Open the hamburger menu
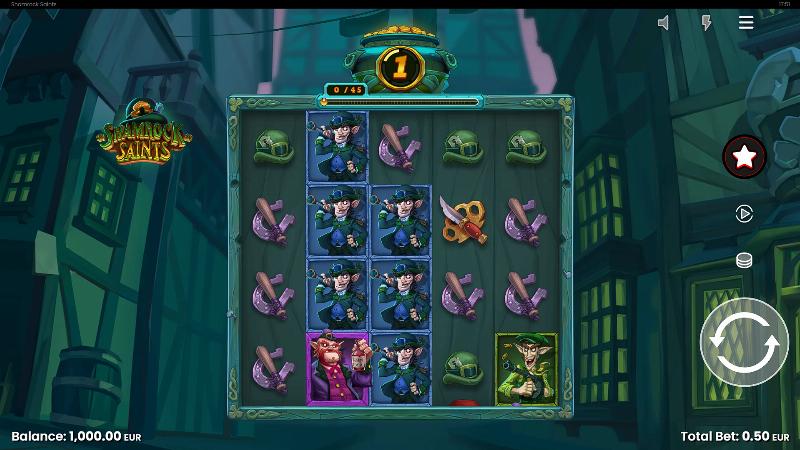The height and width of the screenshot is (450, 800). pyautogui.click(x=746, y=23)
